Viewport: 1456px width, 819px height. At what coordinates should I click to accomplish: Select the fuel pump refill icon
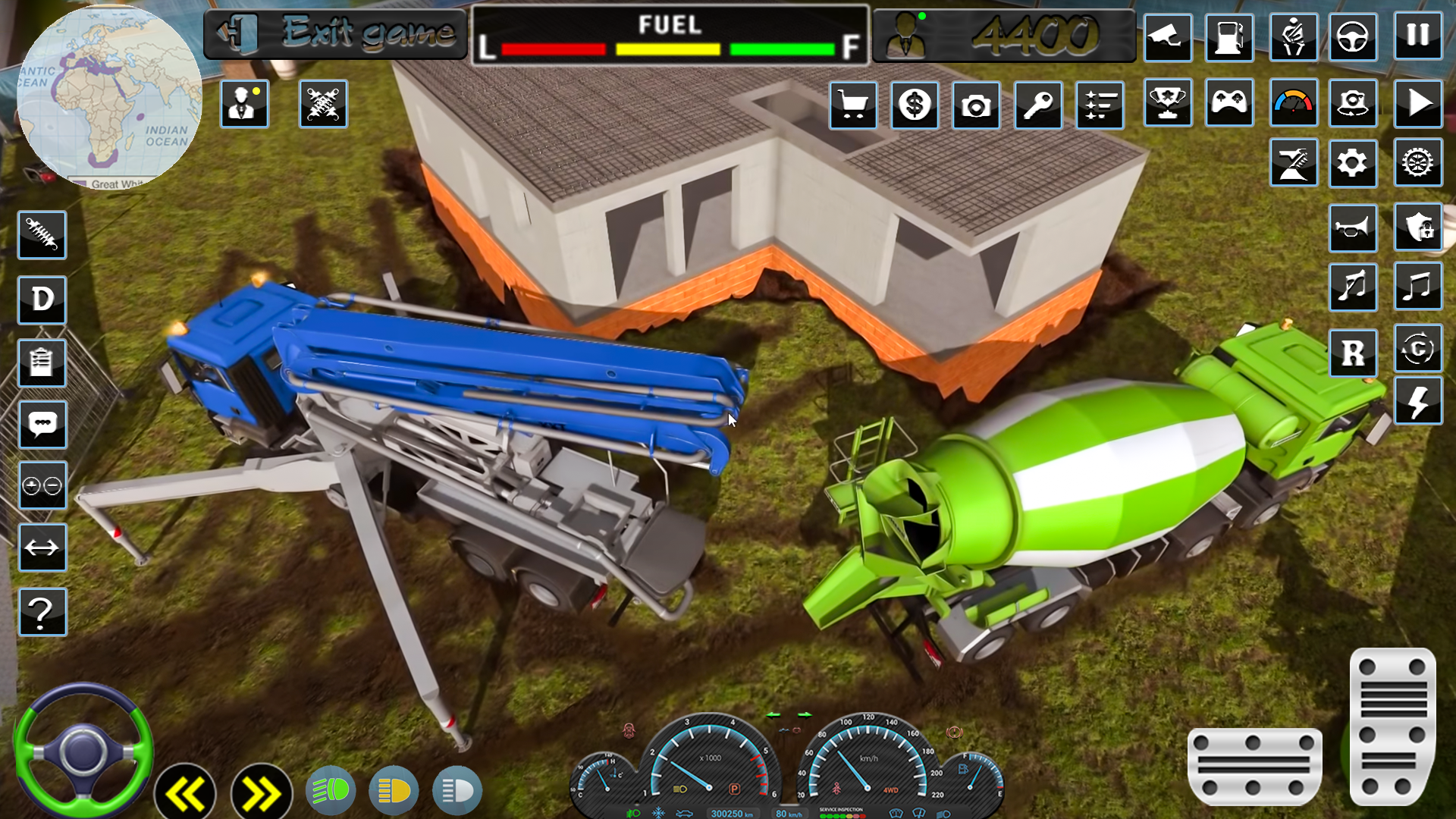pyautogui.click(x=1230, y=38)
